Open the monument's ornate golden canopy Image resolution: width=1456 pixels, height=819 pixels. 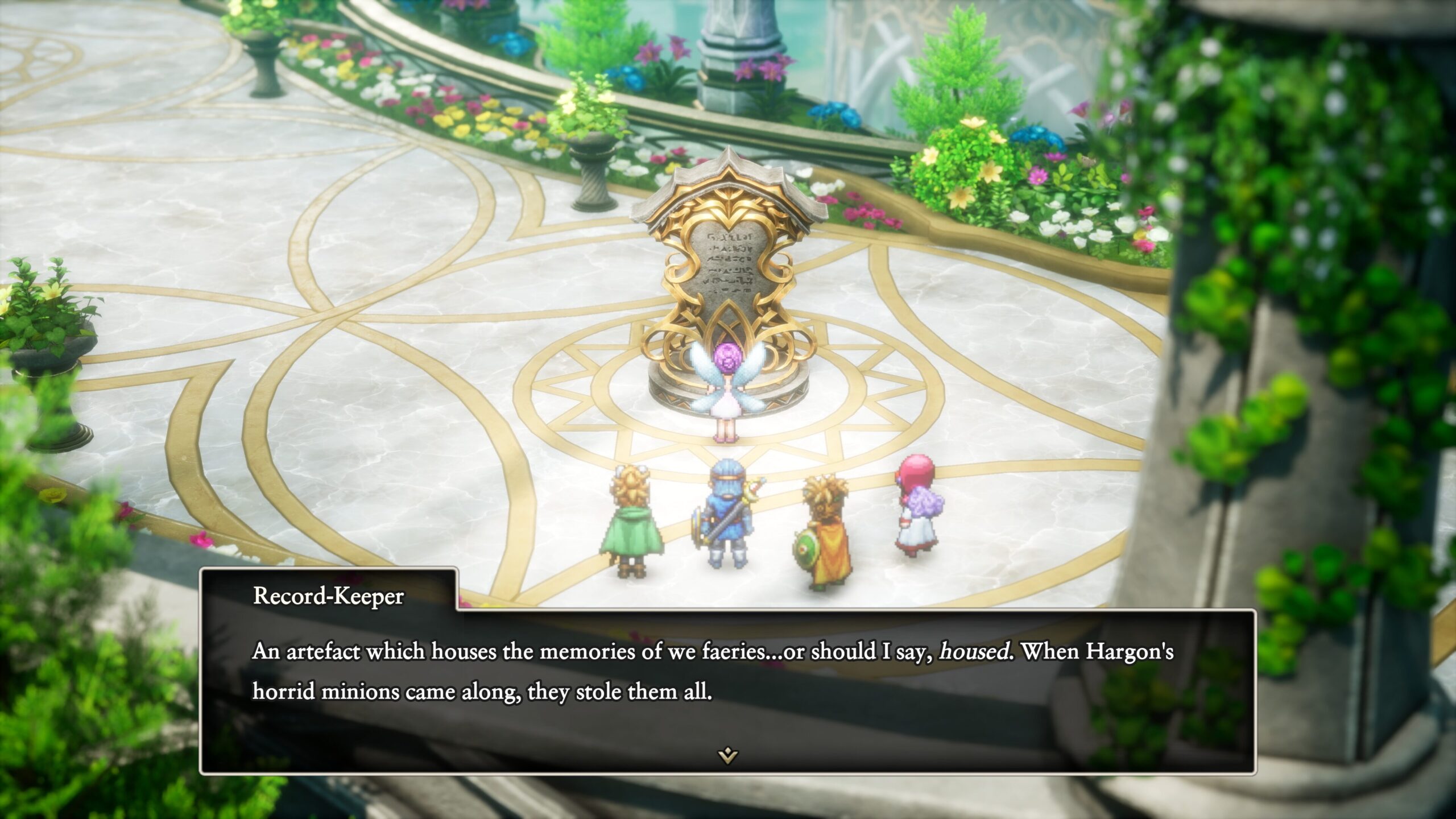[x=731, y=196]
